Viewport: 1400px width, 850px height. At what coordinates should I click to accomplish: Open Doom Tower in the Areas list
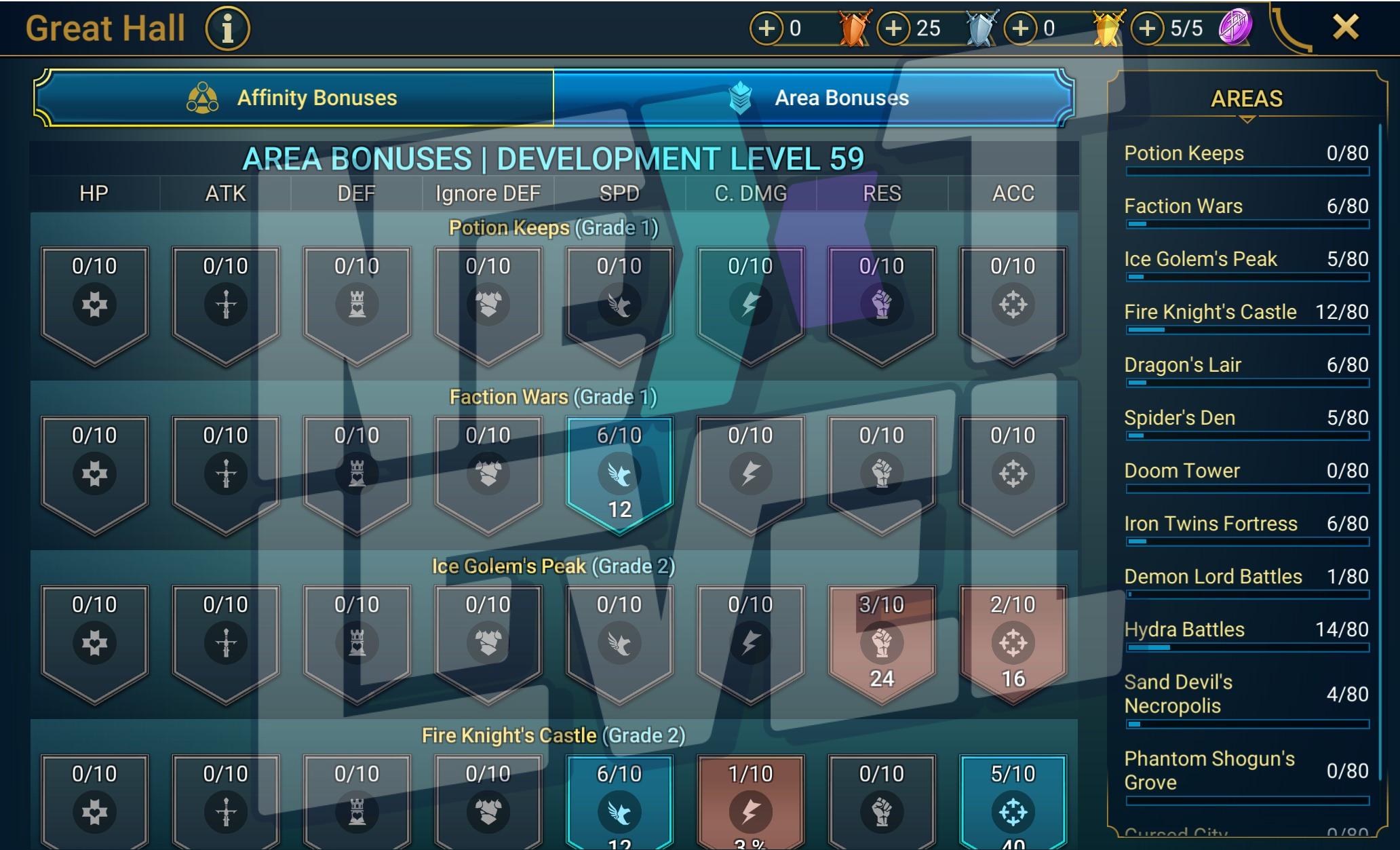click(x=1246, y=471)
